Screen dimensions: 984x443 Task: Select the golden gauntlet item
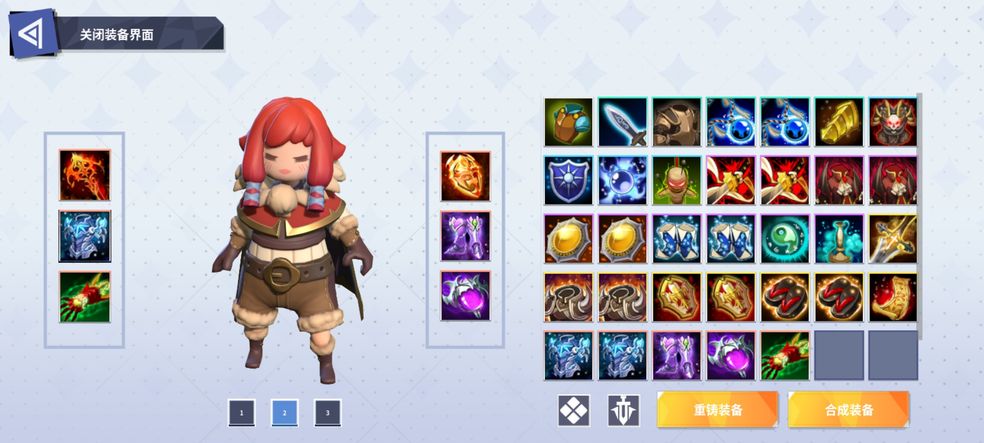(839, 122)
